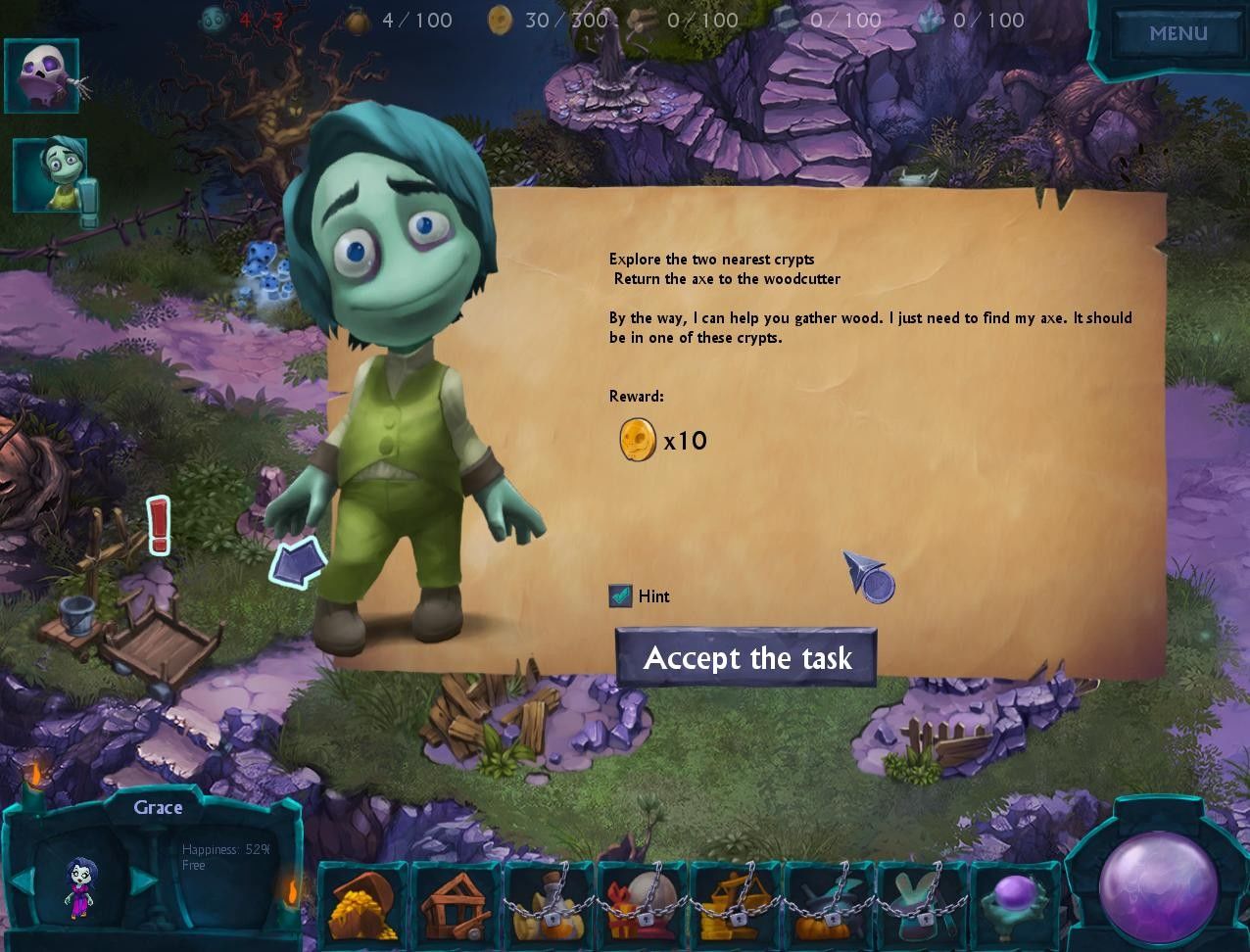Show next character after Grace
The height and width of the screenshot is (952, 1250).
tap(141, 880)
